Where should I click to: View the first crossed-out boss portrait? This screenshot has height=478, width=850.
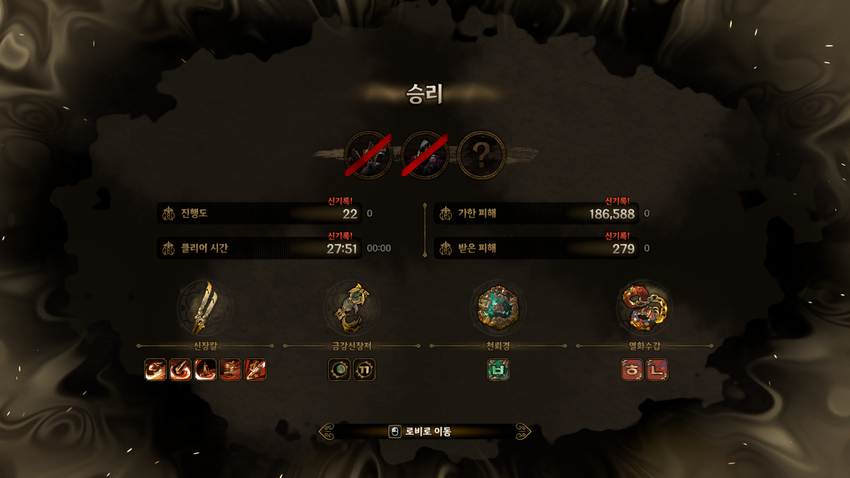click(x=369, y=155)
